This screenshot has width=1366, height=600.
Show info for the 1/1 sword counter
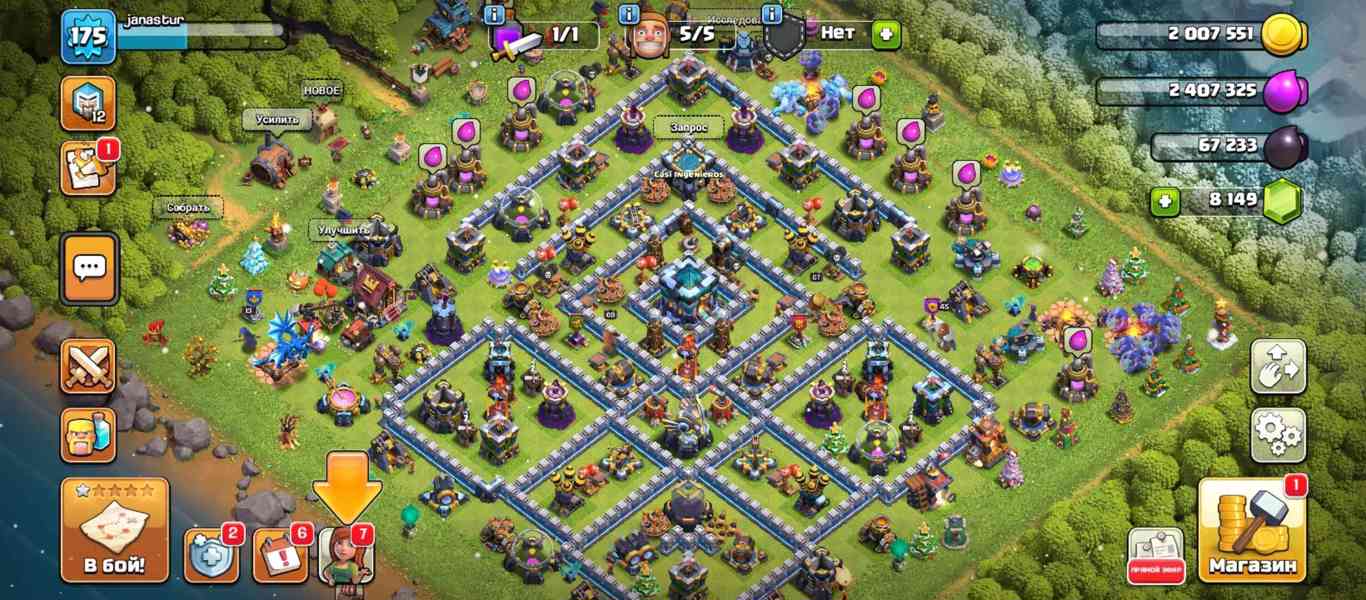(x=494, y=14)
